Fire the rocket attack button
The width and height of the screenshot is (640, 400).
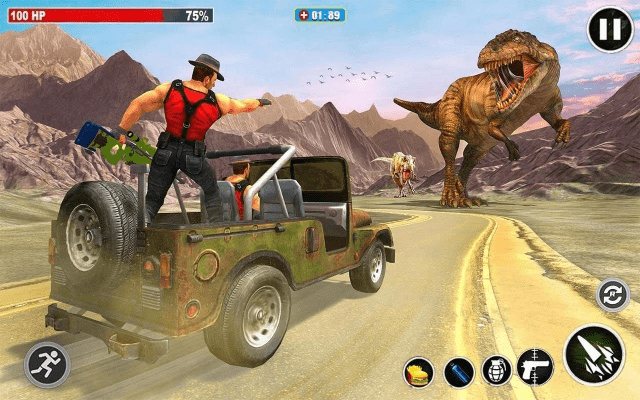593,356
